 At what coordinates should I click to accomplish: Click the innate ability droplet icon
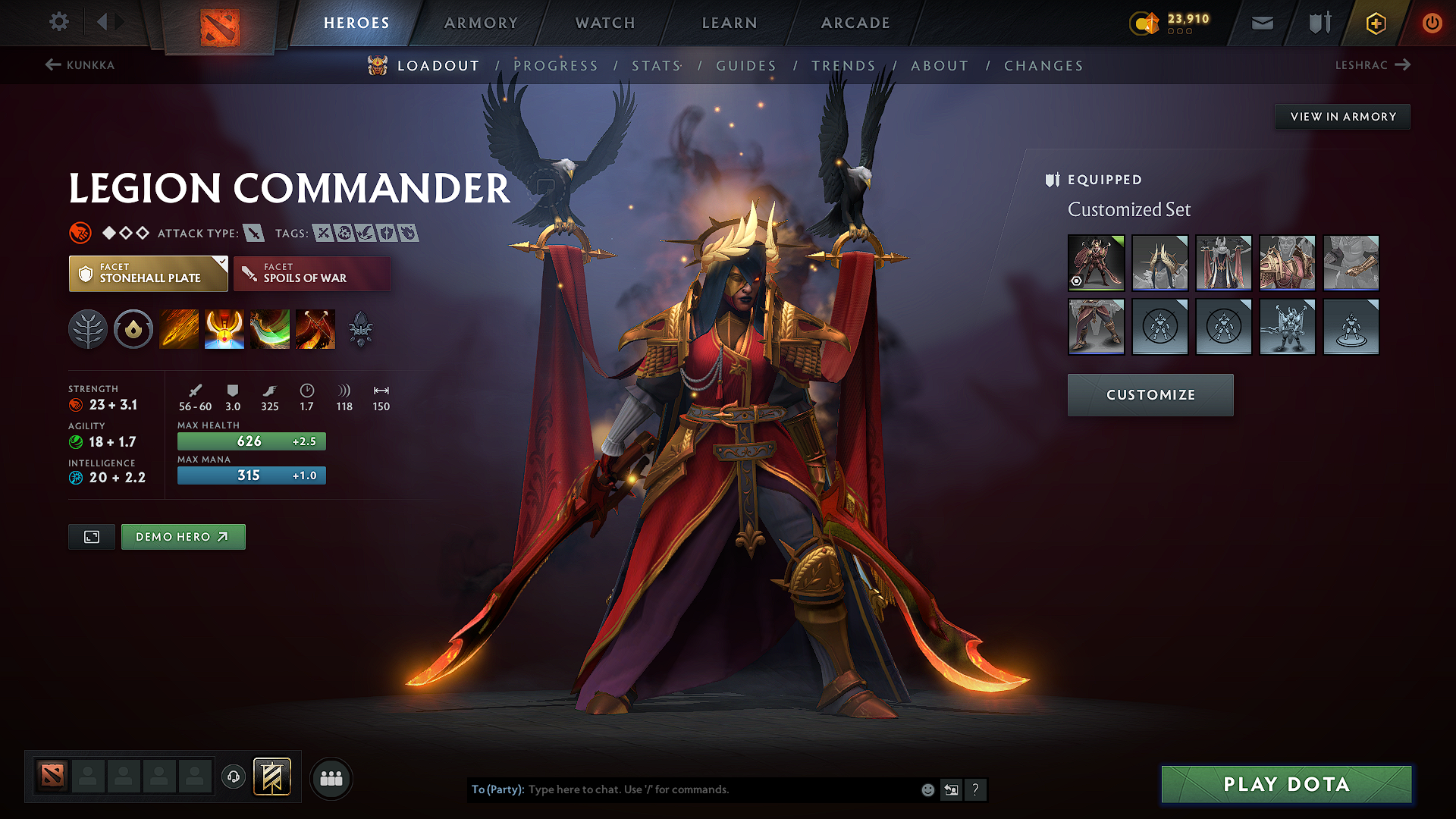[x=133, y=328]
